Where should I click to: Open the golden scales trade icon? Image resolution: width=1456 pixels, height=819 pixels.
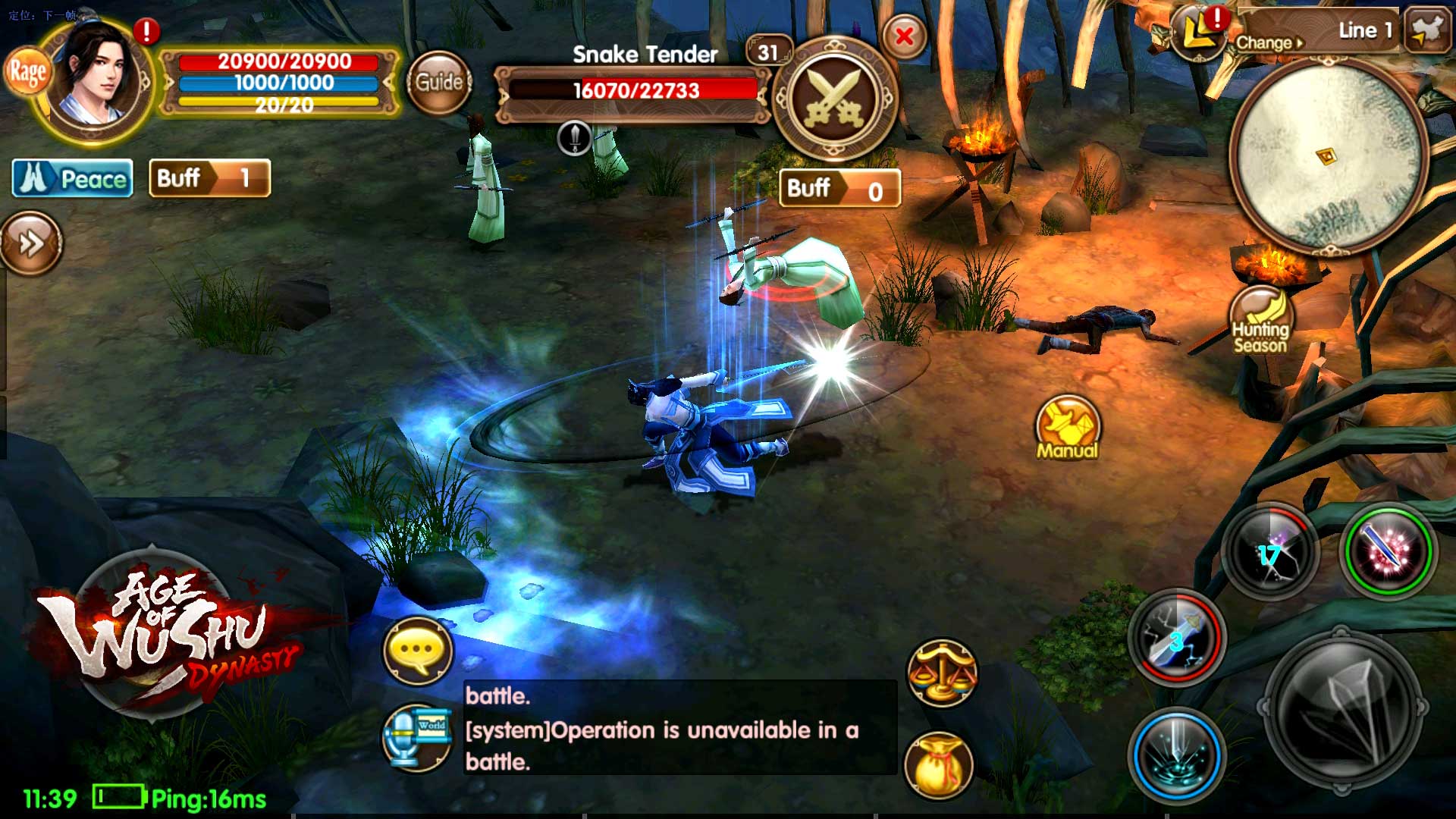pyautogui.click(x=941, y=673)
